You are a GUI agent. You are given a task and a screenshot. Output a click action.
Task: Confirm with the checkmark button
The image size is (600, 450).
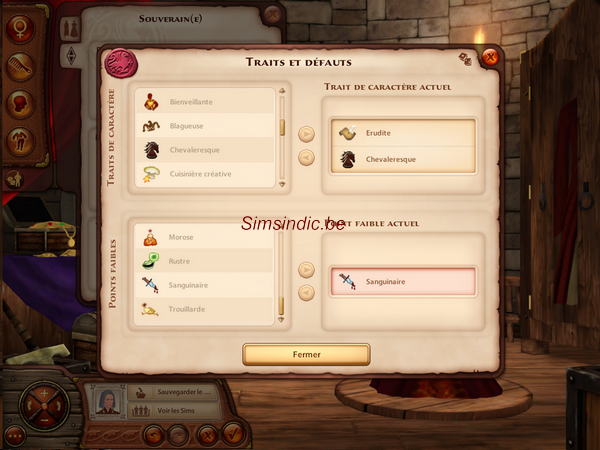pos(233,434)
